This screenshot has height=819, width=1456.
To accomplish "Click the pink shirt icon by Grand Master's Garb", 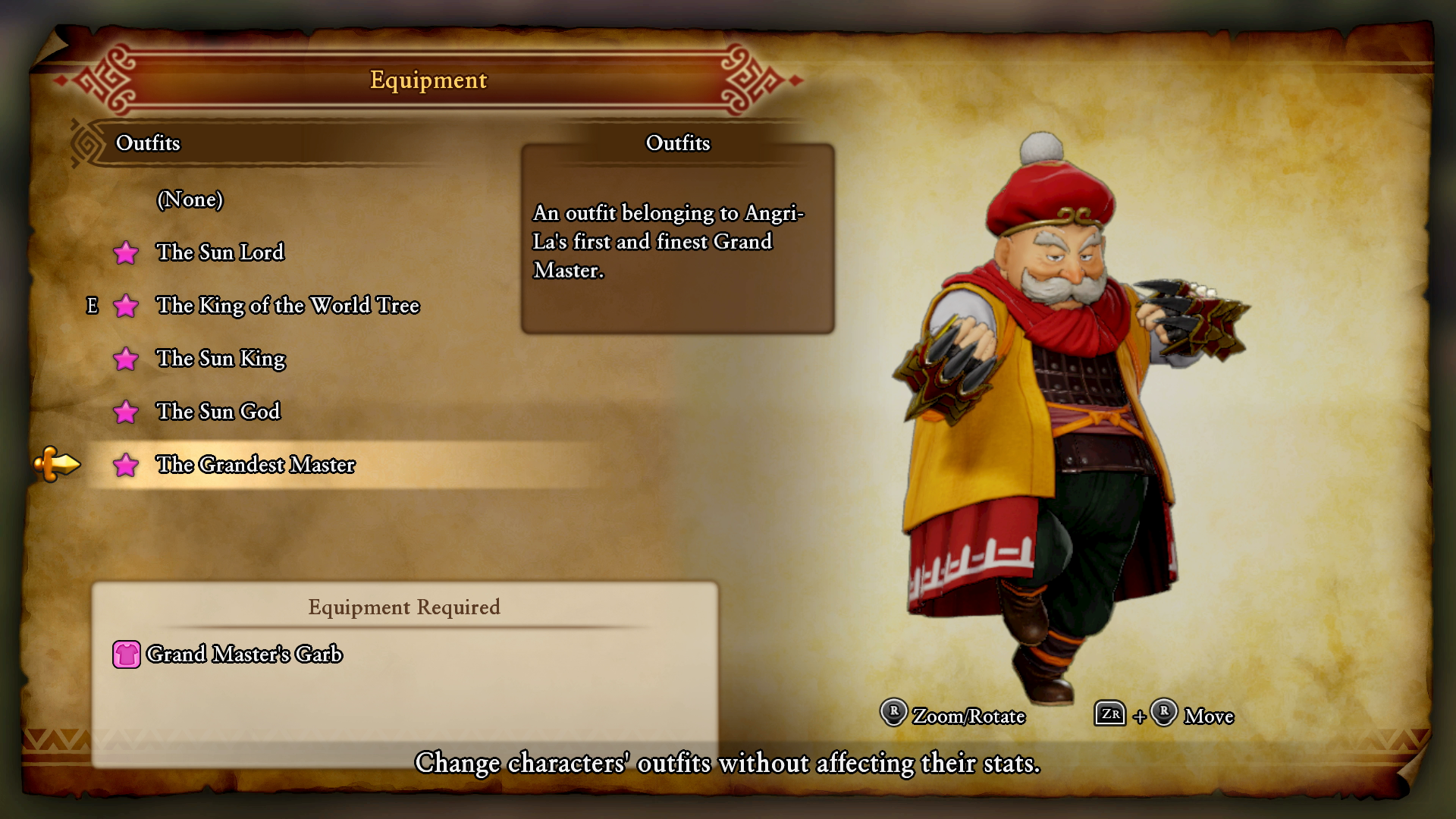I will point(127,654).
